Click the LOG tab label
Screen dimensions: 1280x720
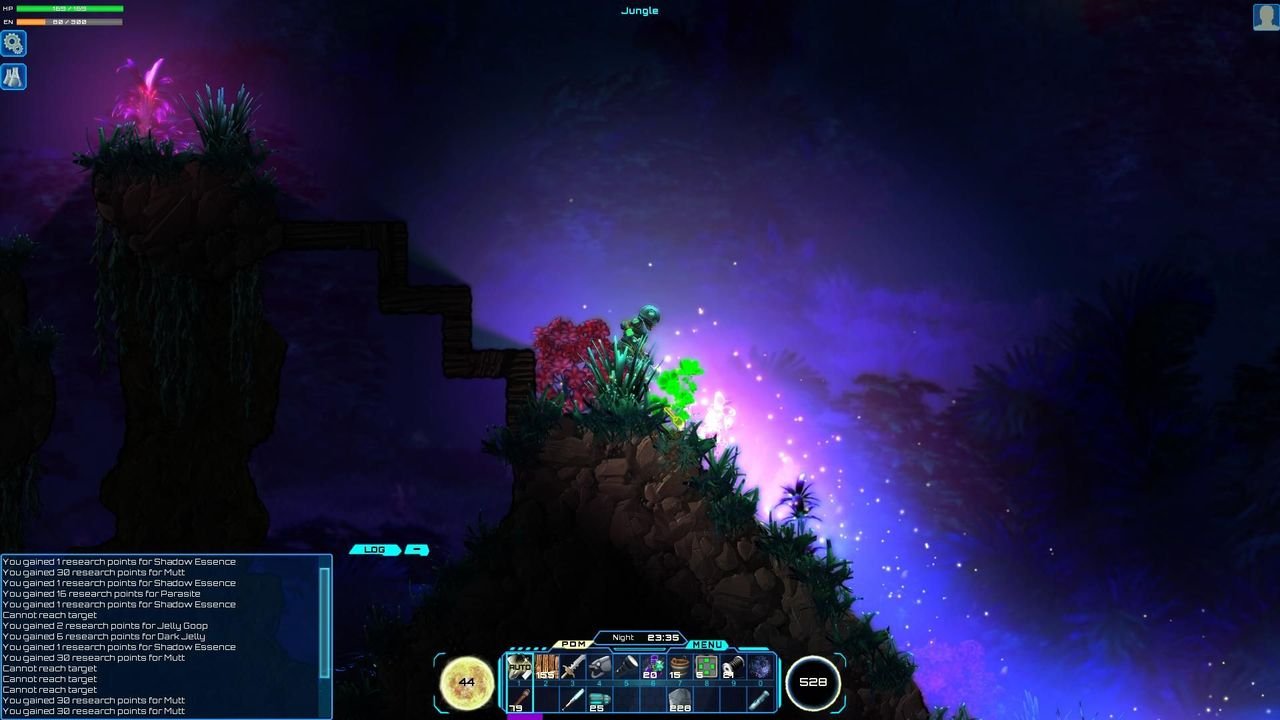(x=375, y=550)
